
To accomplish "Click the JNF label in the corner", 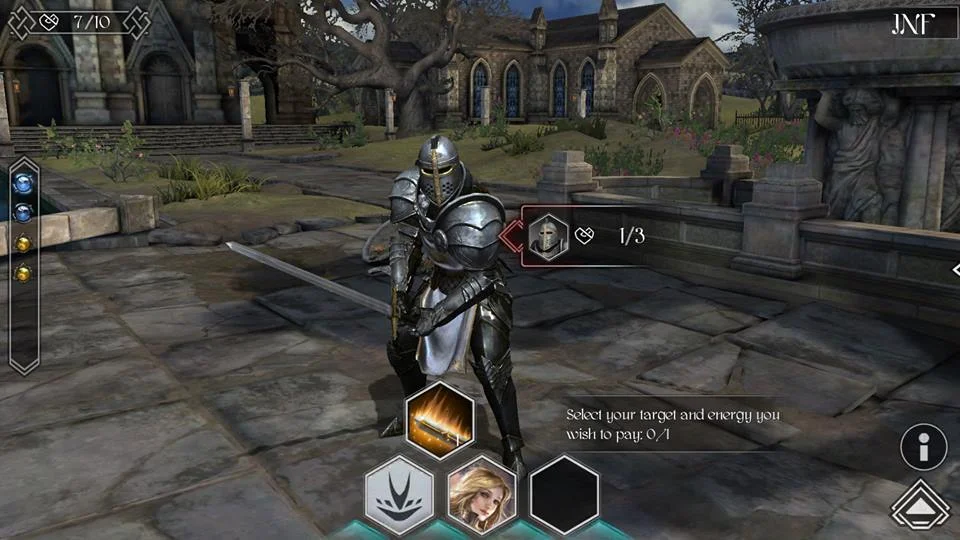I will point(912,24).
